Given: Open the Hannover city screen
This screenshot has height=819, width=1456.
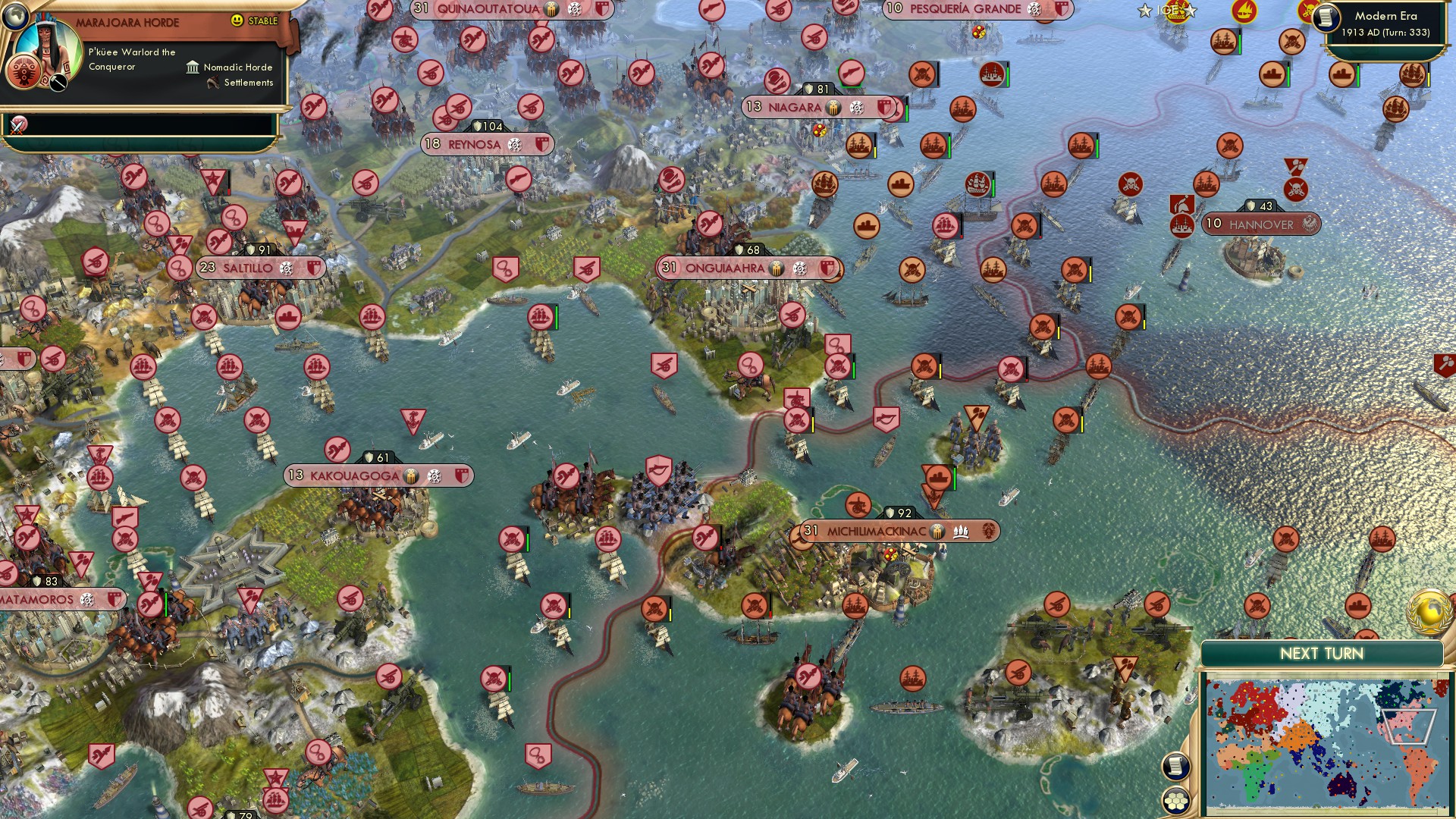Looking at the screenshot, I should click(x=1260, y=224).
